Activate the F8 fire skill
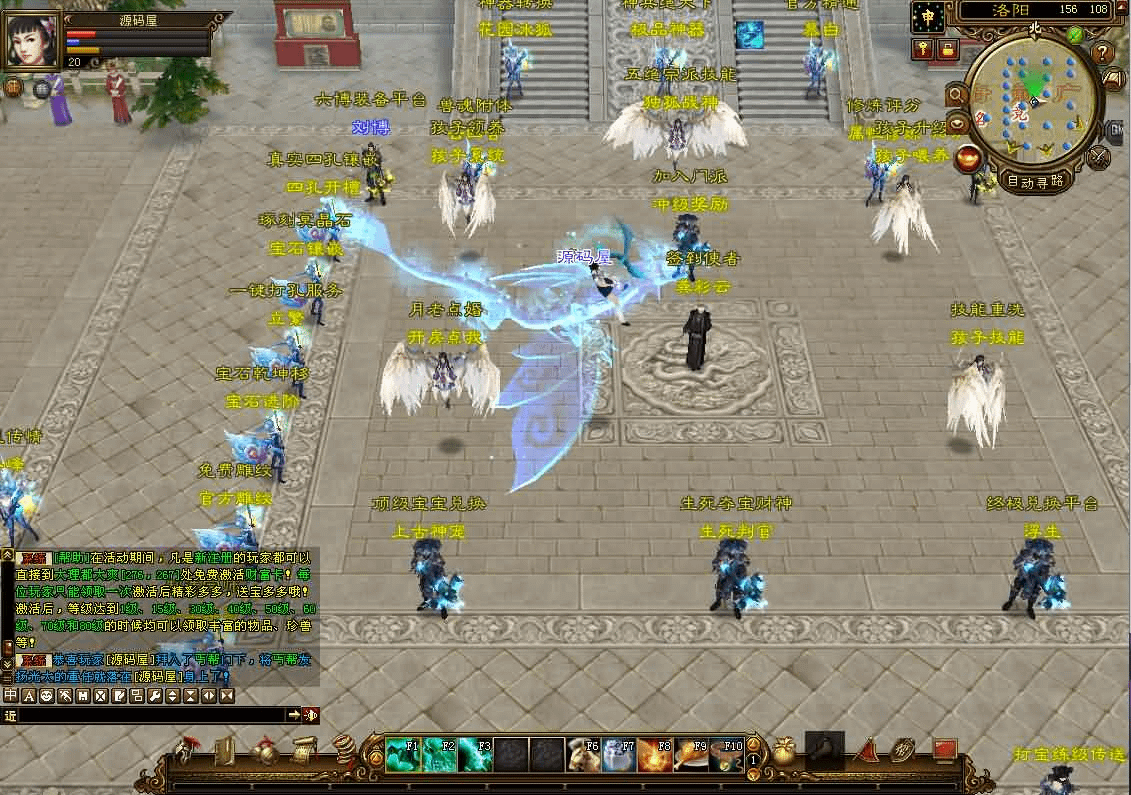This screenshot has width=1131, height=795. 655,755
